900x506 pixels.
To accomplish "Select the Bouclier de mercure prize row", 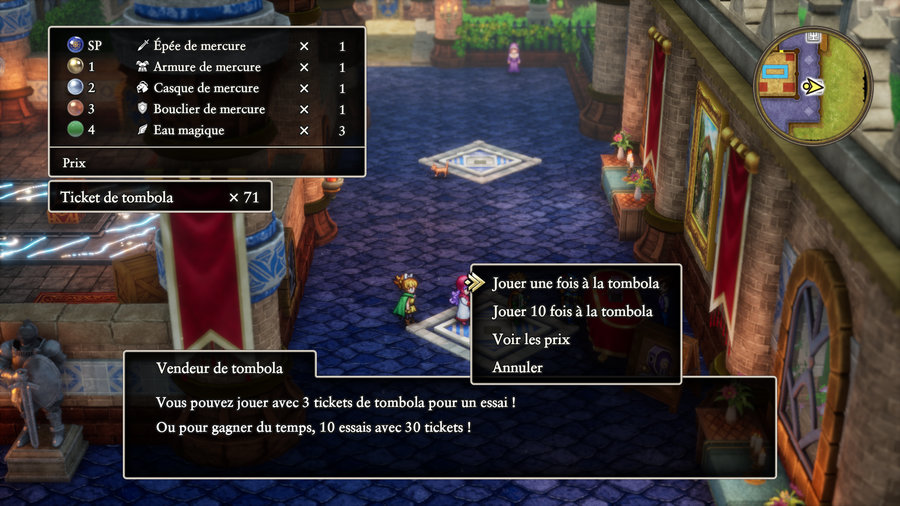I will [205, 109].
